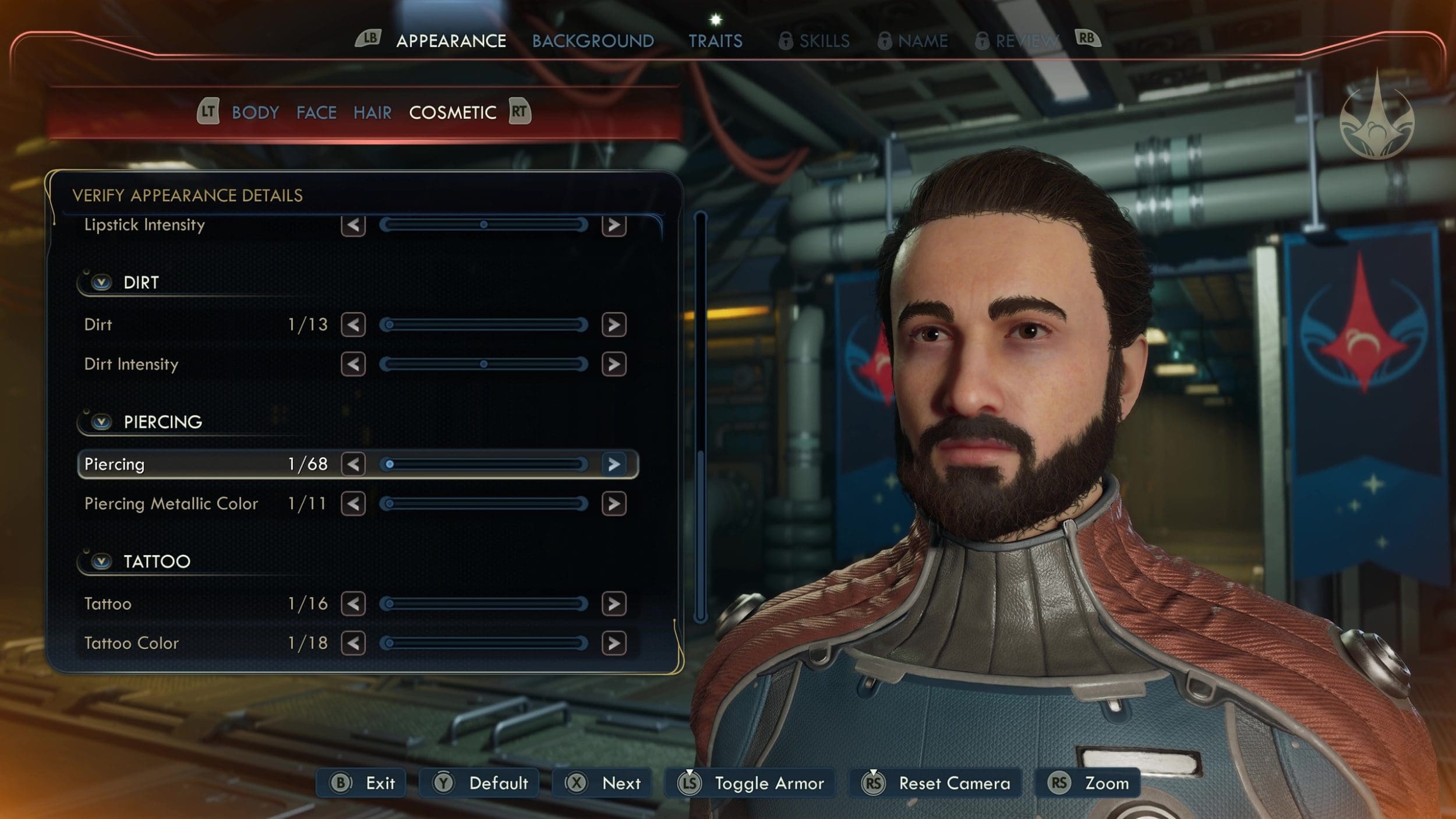This screenshot has height=819, width=1456.
Task: Switch to the Face tab
Action: click(x=316, y=112)
